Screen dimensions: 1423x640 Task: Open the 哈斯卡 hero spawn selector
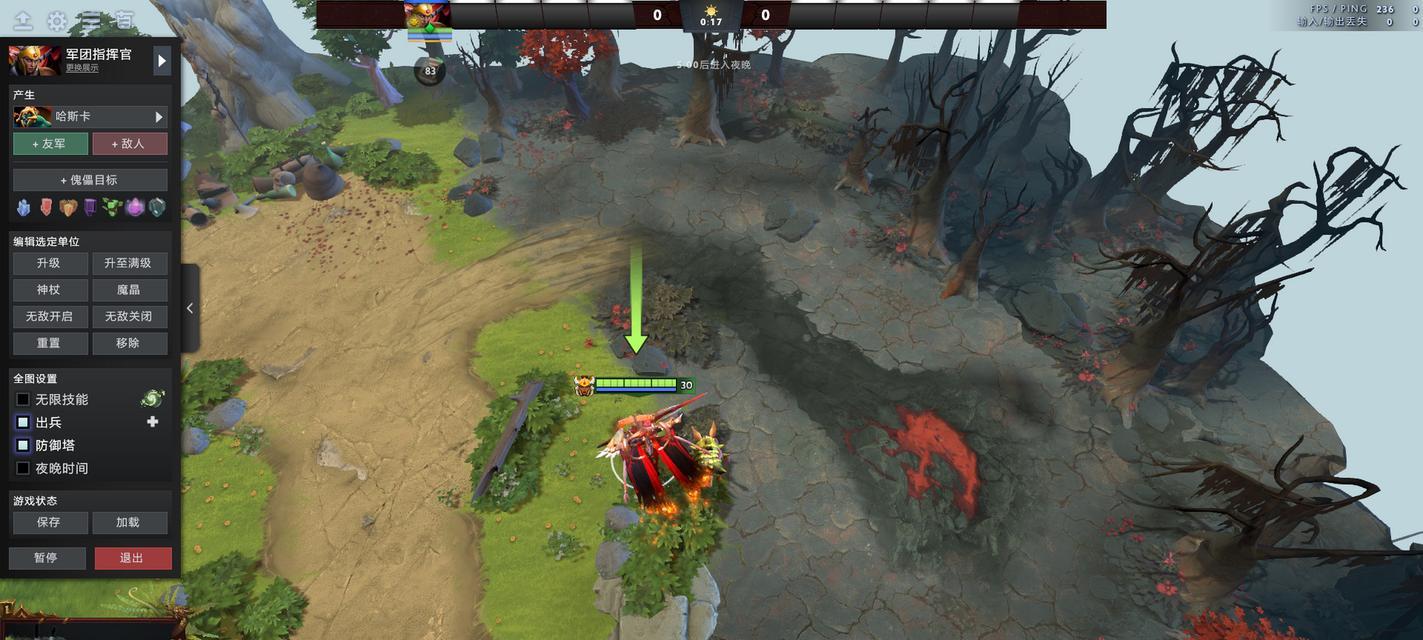(x=90, y=117)
